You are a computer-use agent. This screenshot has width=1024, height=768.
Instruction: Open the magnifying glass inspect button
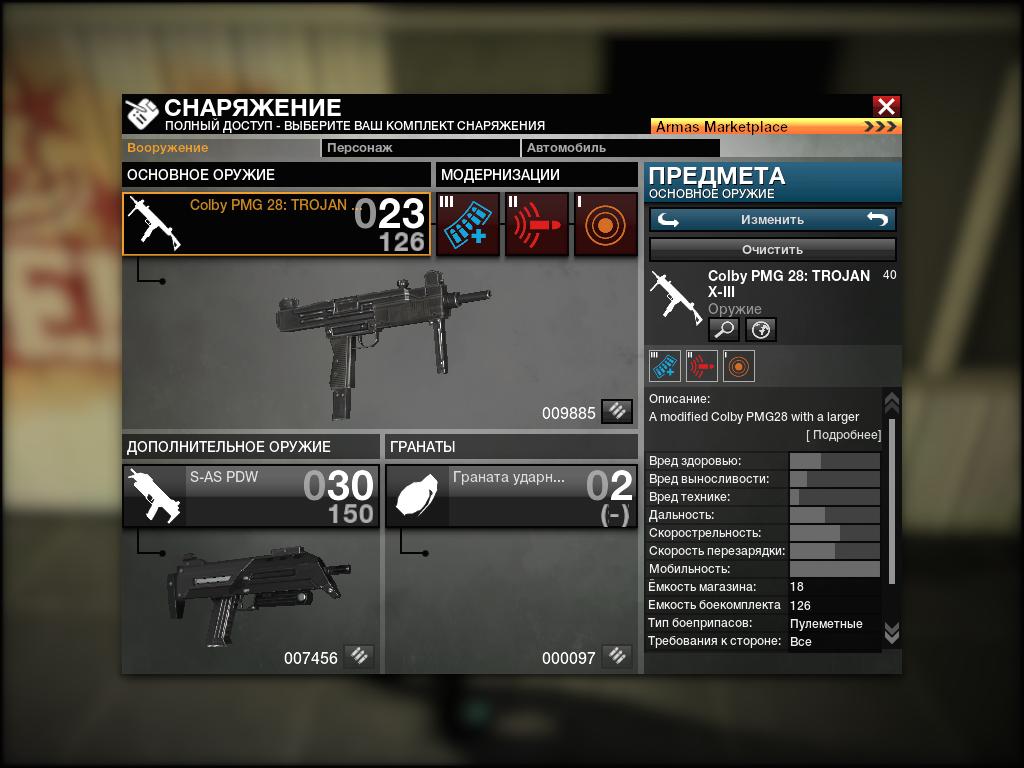click(723, 329)
